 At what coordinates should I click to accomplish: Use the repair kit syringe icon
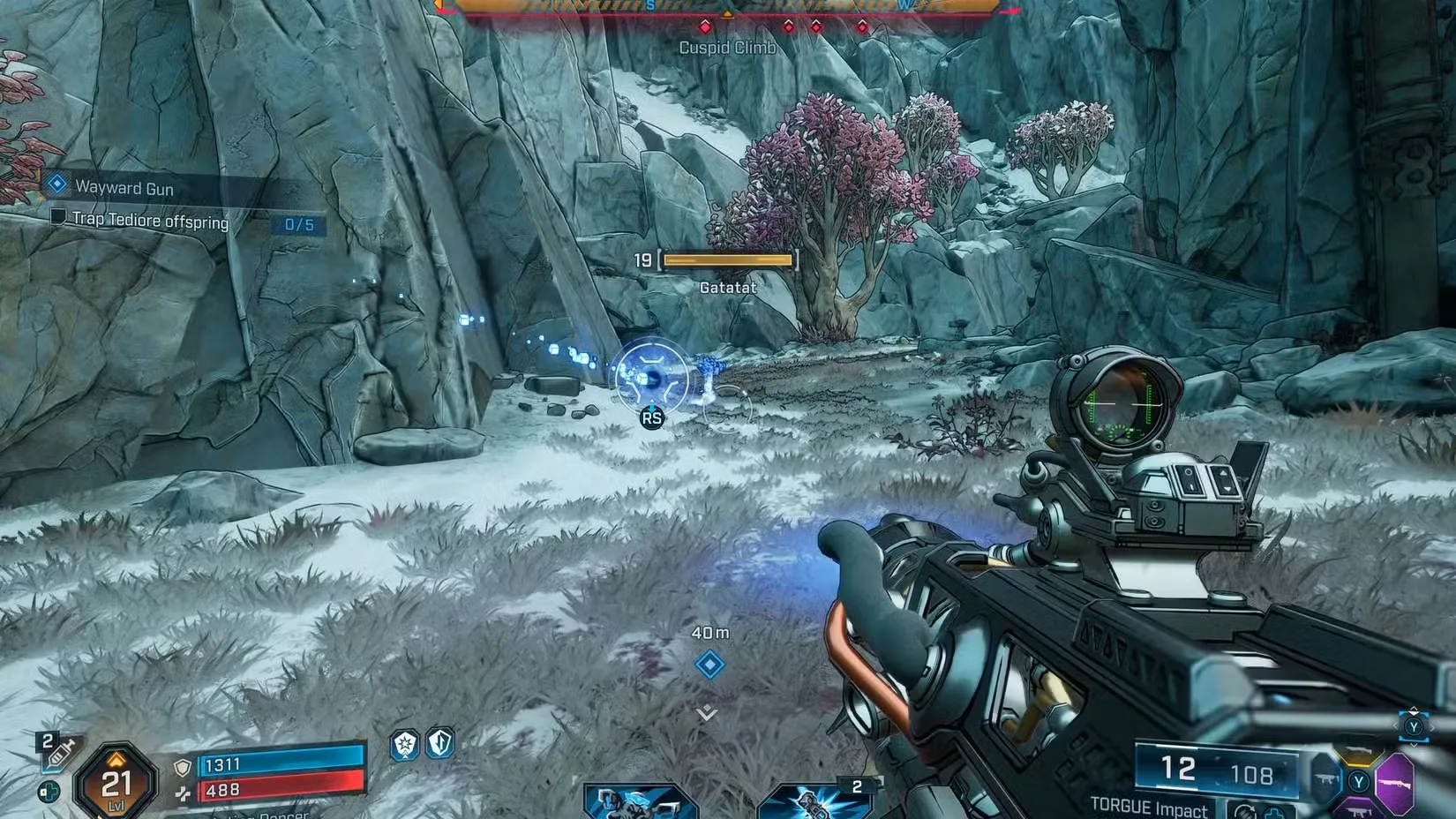click(59, 753)
